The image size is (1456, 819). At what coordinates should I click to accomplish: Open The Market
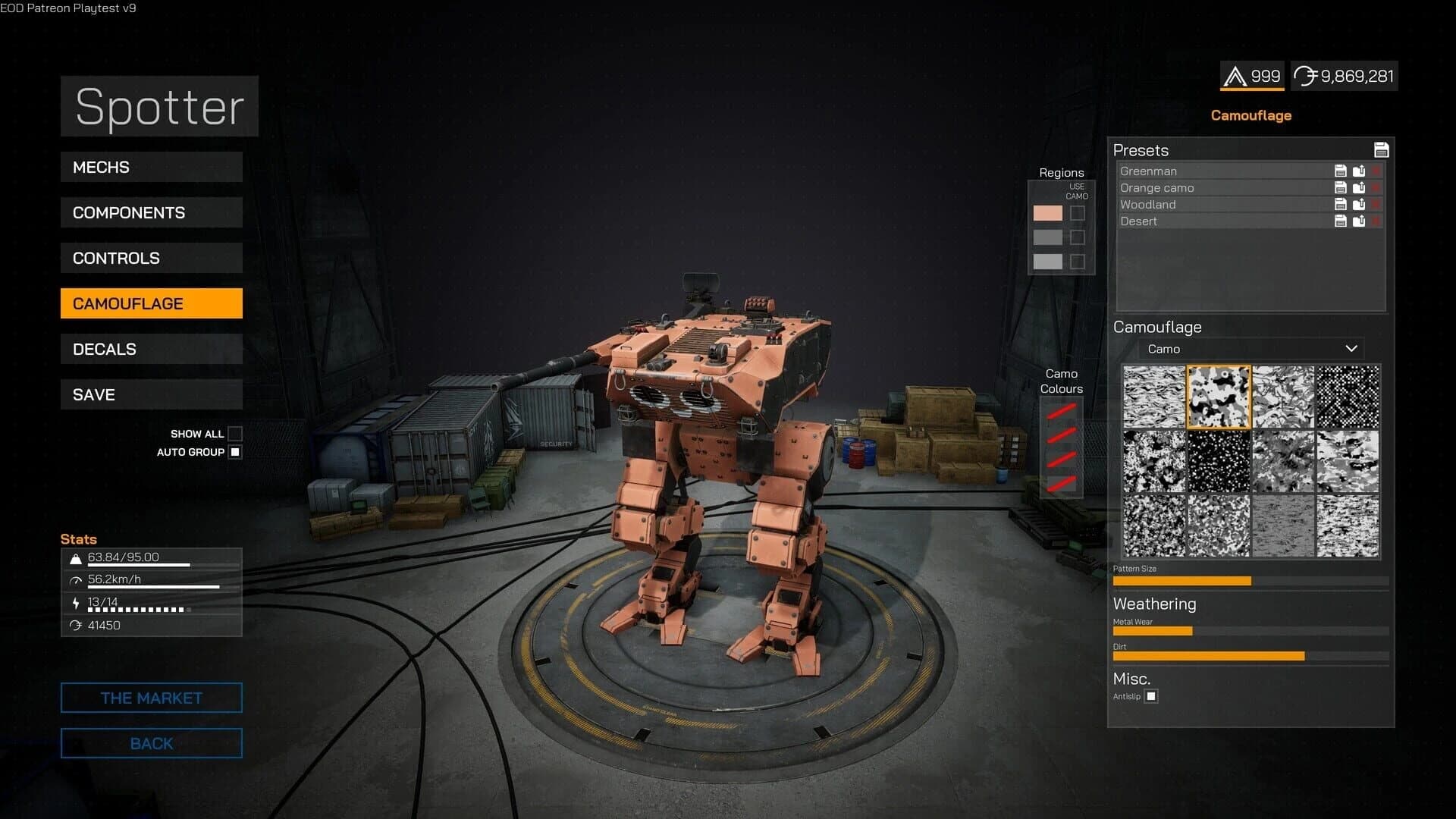151,698
